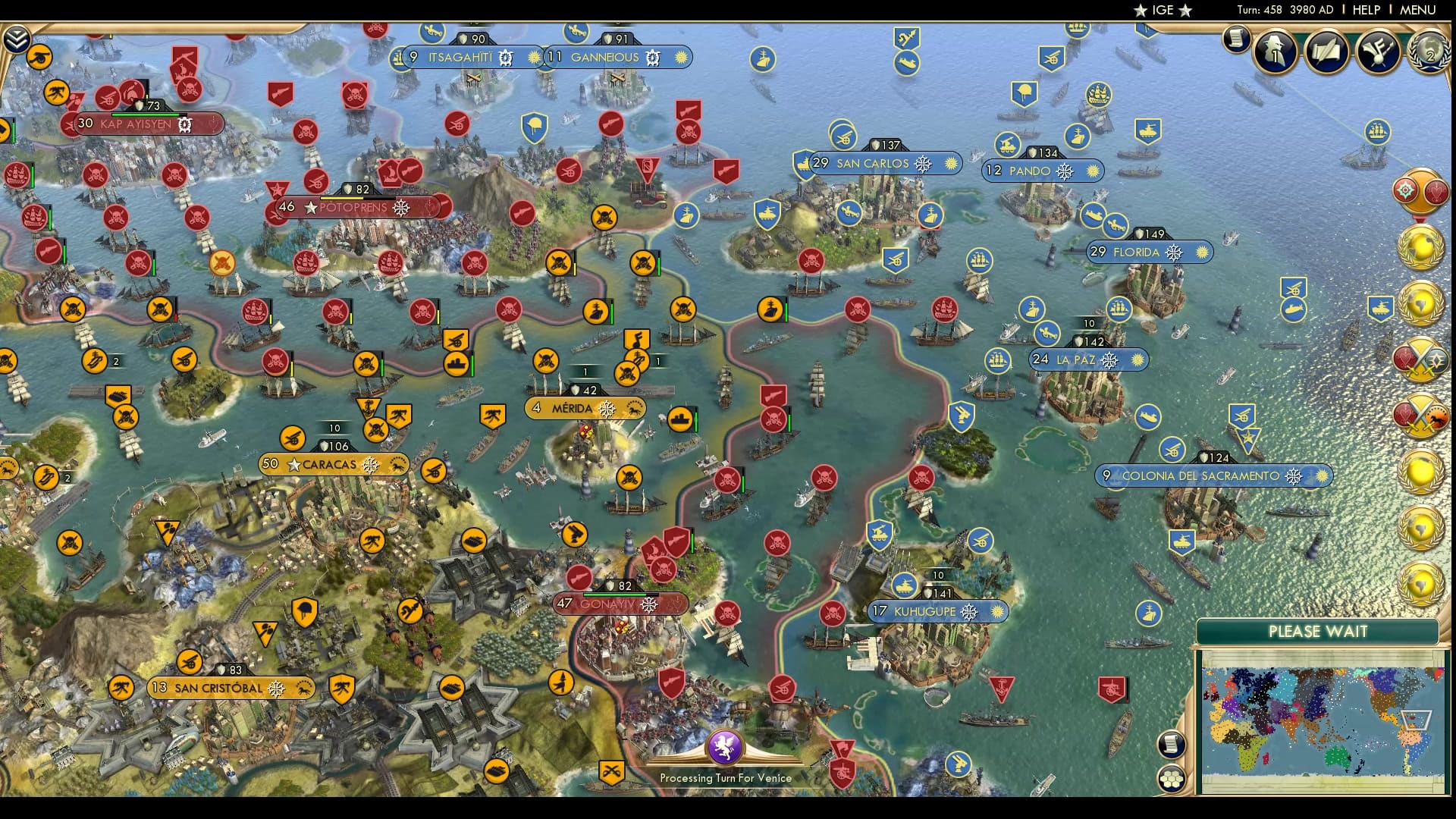Click the IGE button in the top bar

pos(1162,11)
